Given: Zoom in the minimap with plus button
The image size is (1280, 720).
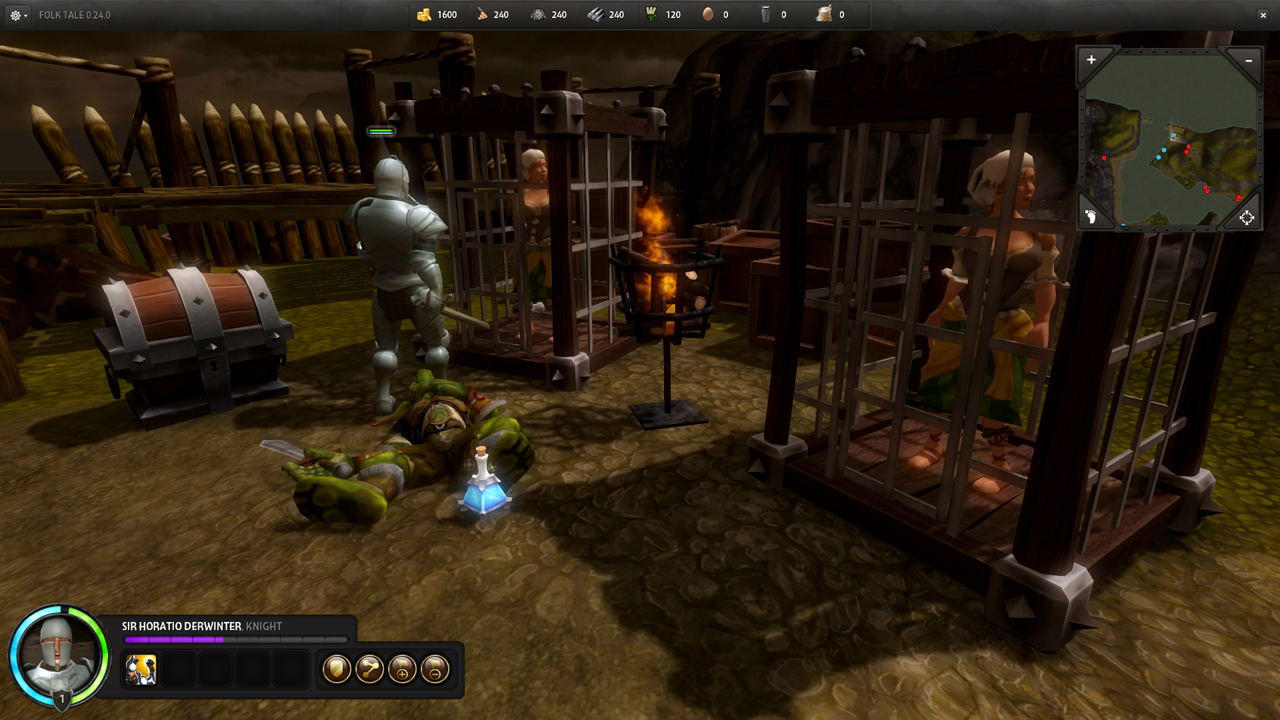Looking at the screenshot, I should 1091,60.
